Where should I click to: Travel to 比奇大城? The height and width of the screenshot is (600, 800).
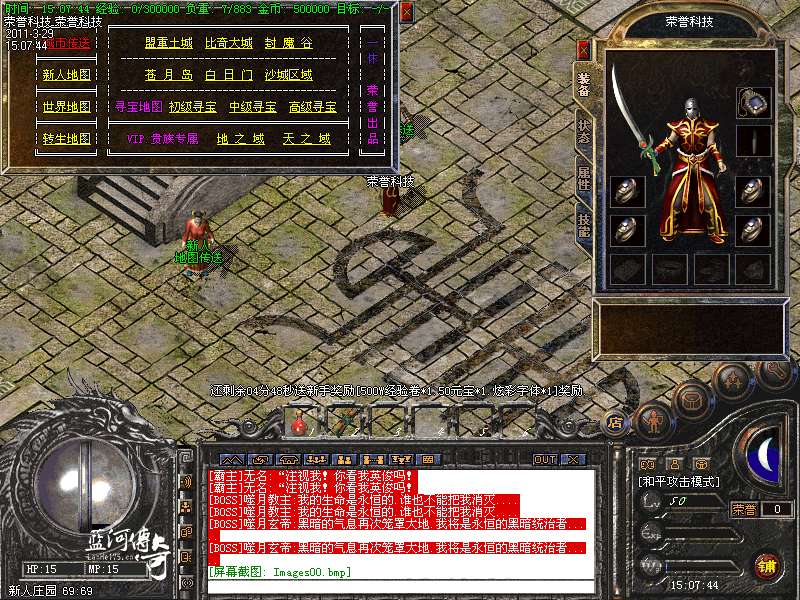229,44
